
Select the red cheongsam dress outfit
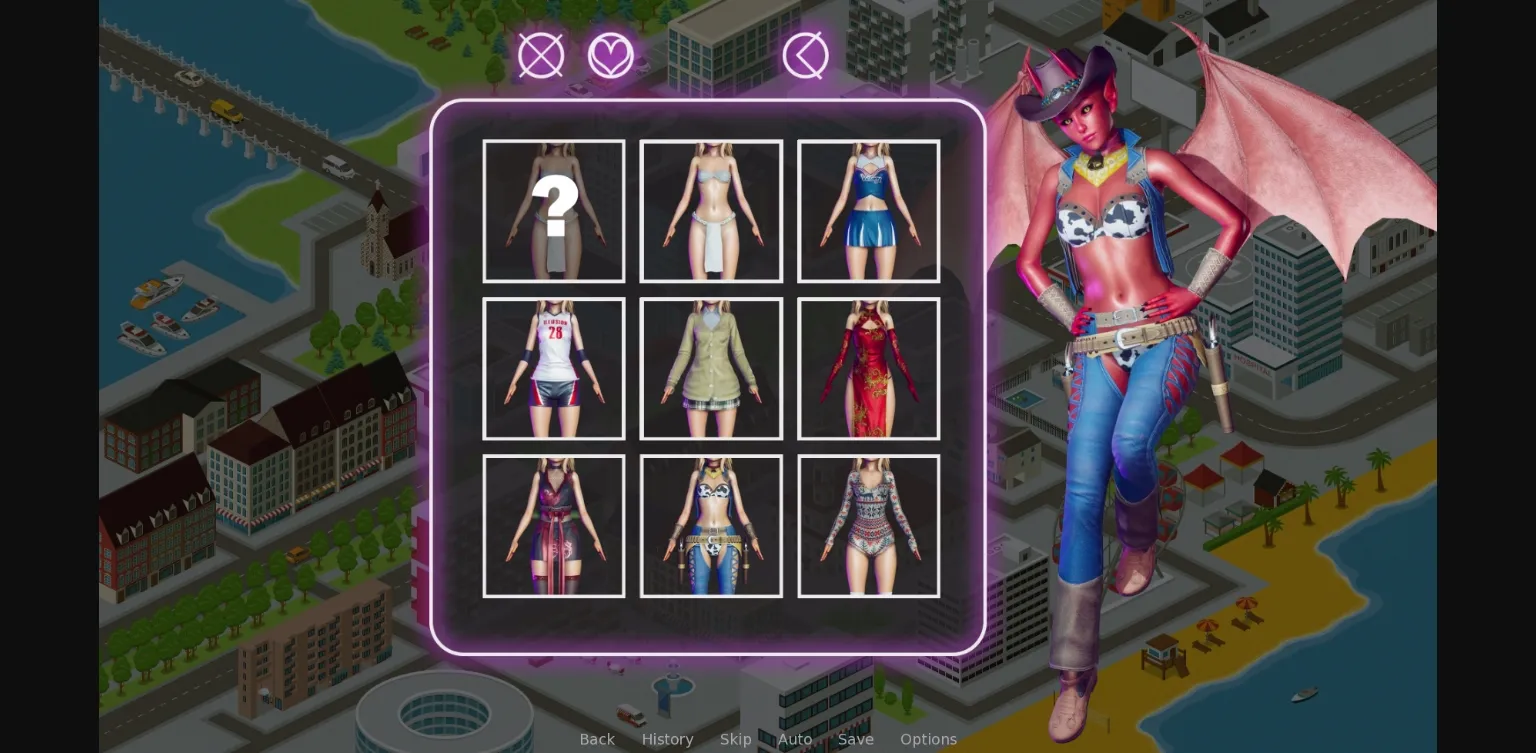(x=868, y=368)
